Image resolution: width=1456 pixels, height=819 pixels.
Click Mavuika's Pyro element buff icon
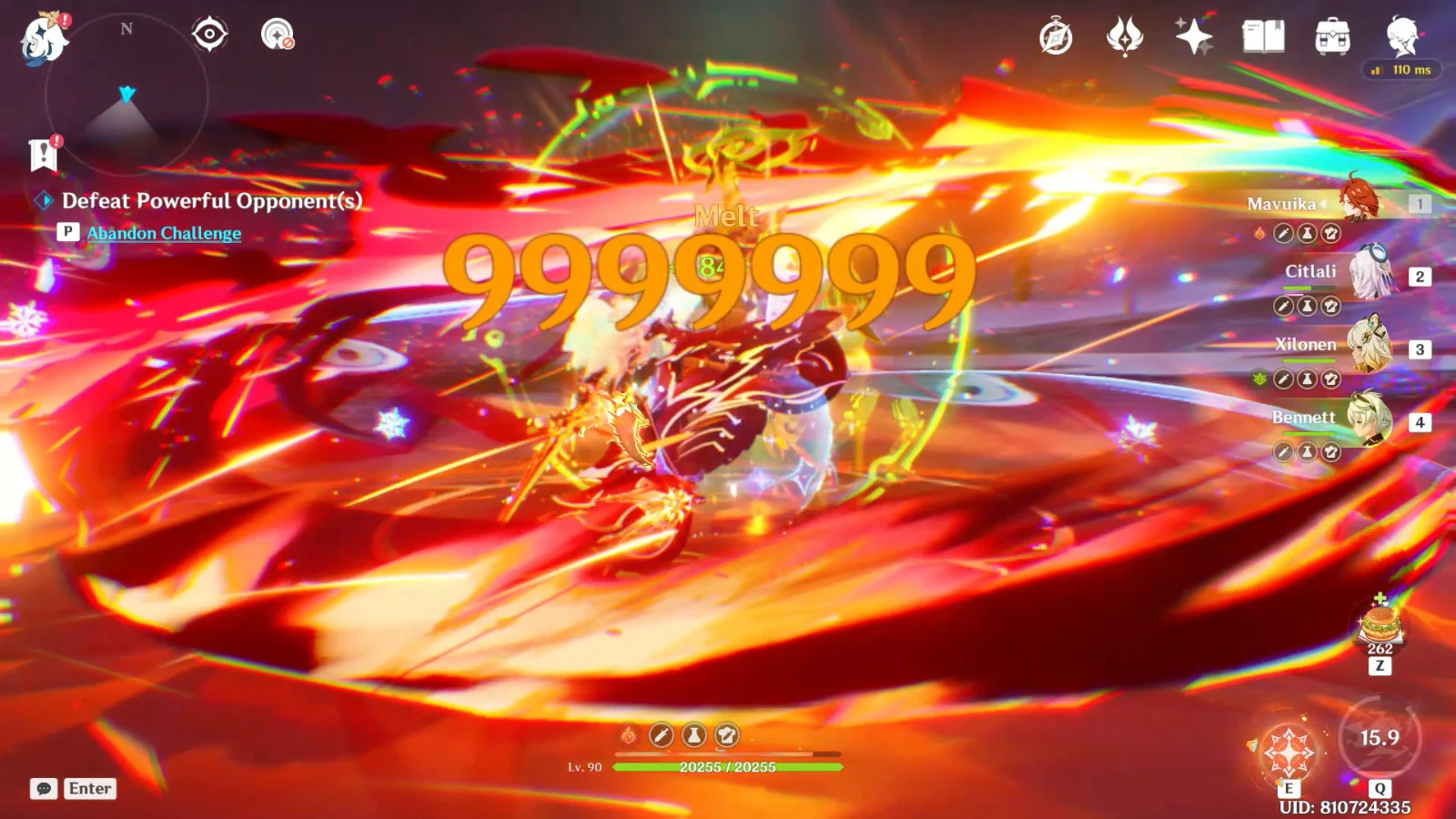click(x=1261, y=233)
